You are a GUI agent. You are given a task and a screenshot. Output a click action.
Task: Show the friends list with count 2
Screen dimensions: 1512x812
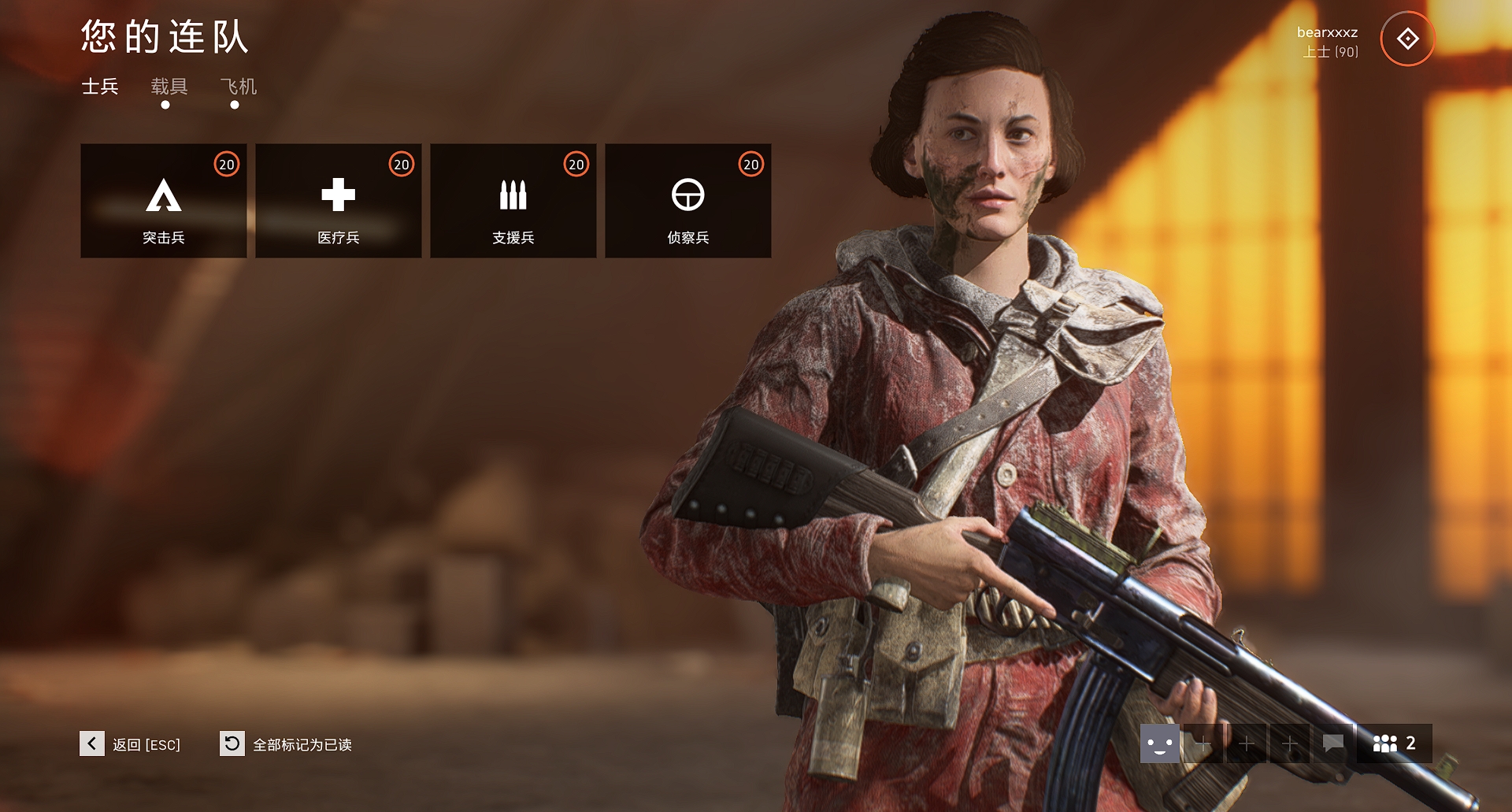[x=1394, y=743]
